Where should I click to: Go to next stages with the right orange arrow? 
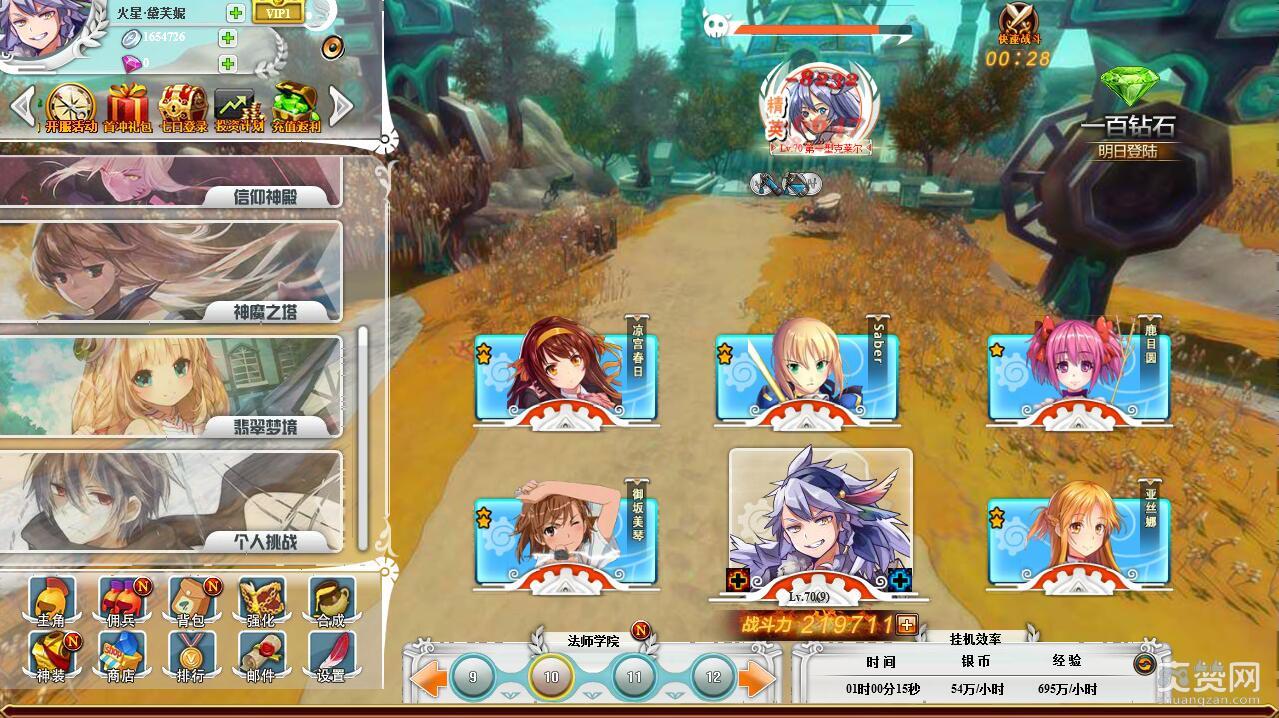(x=757, y=679)
